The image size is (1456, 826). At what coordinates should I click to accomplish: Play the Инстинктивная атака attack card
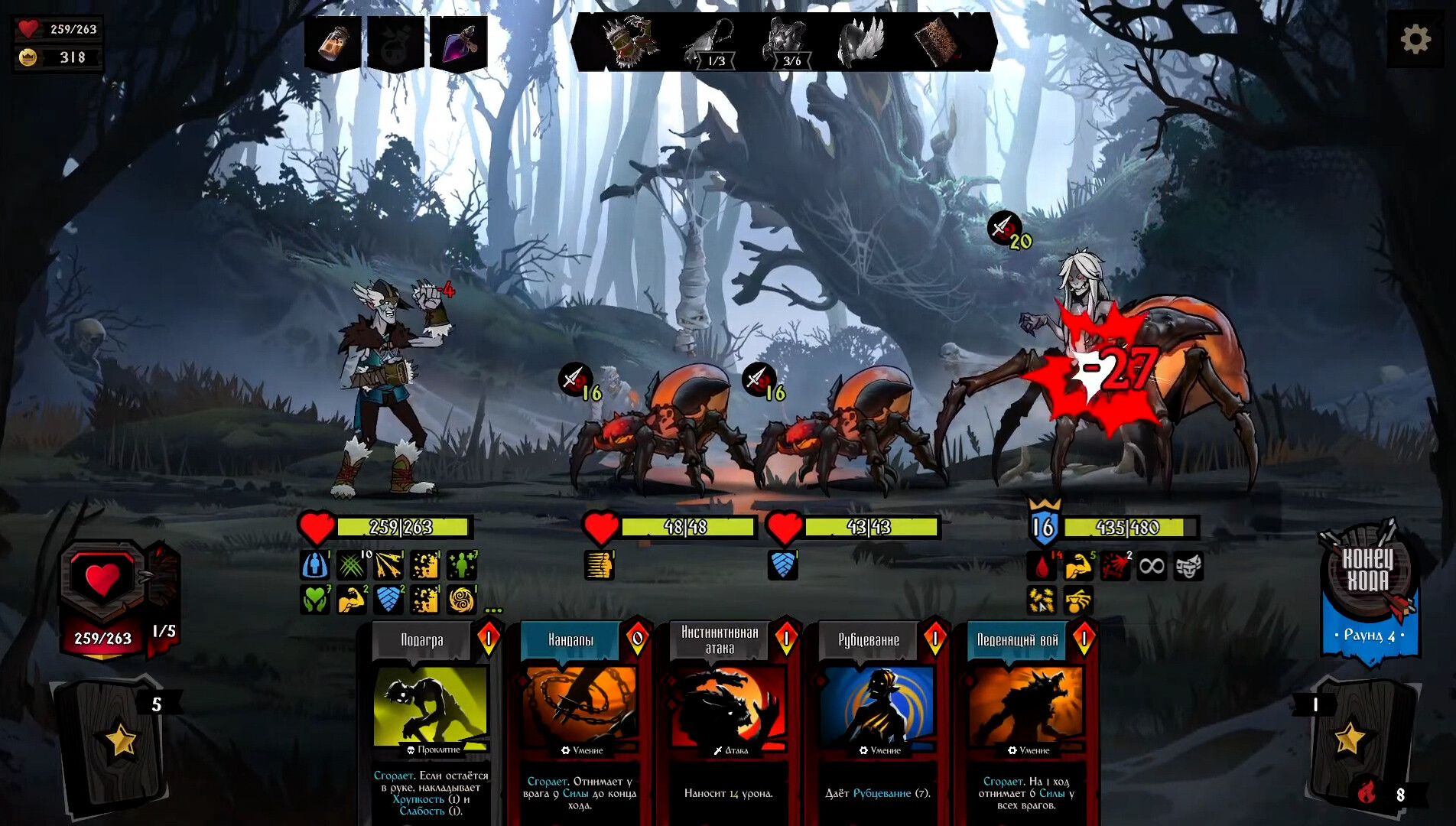click(x=727, y=719)
